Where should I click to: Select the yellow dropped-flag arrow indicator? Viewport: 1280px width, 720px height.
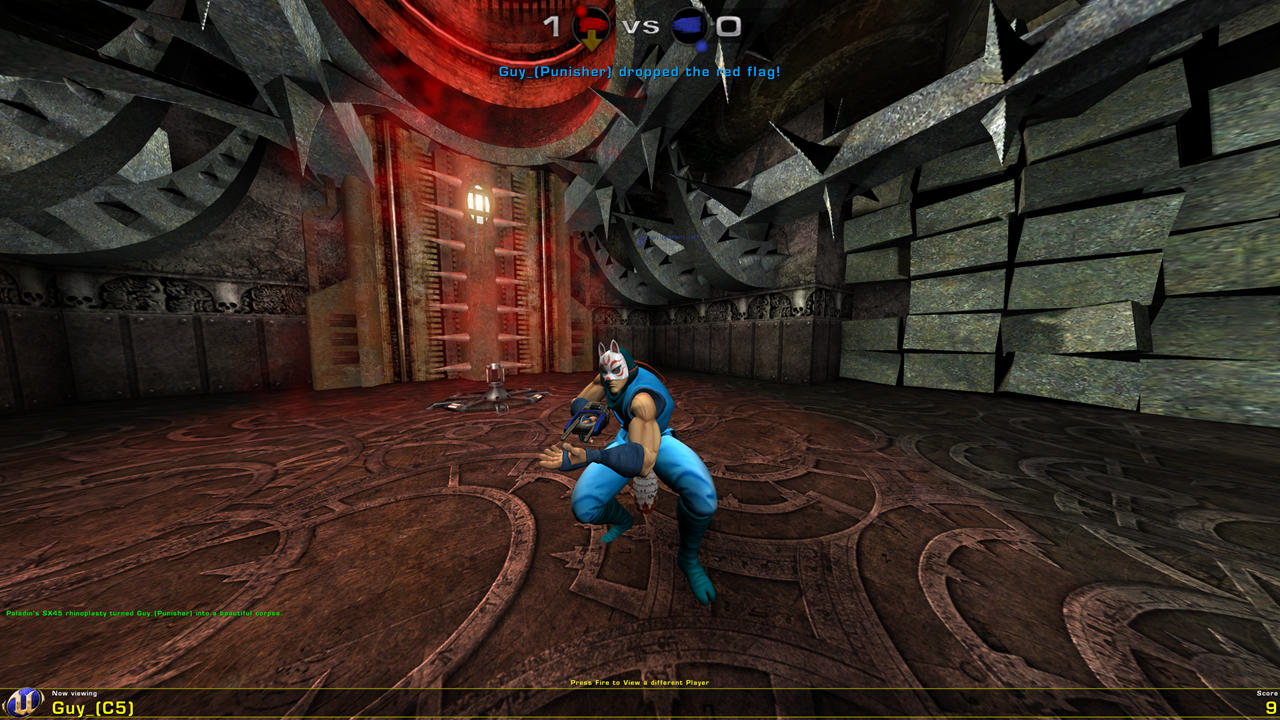coord(589,38)
